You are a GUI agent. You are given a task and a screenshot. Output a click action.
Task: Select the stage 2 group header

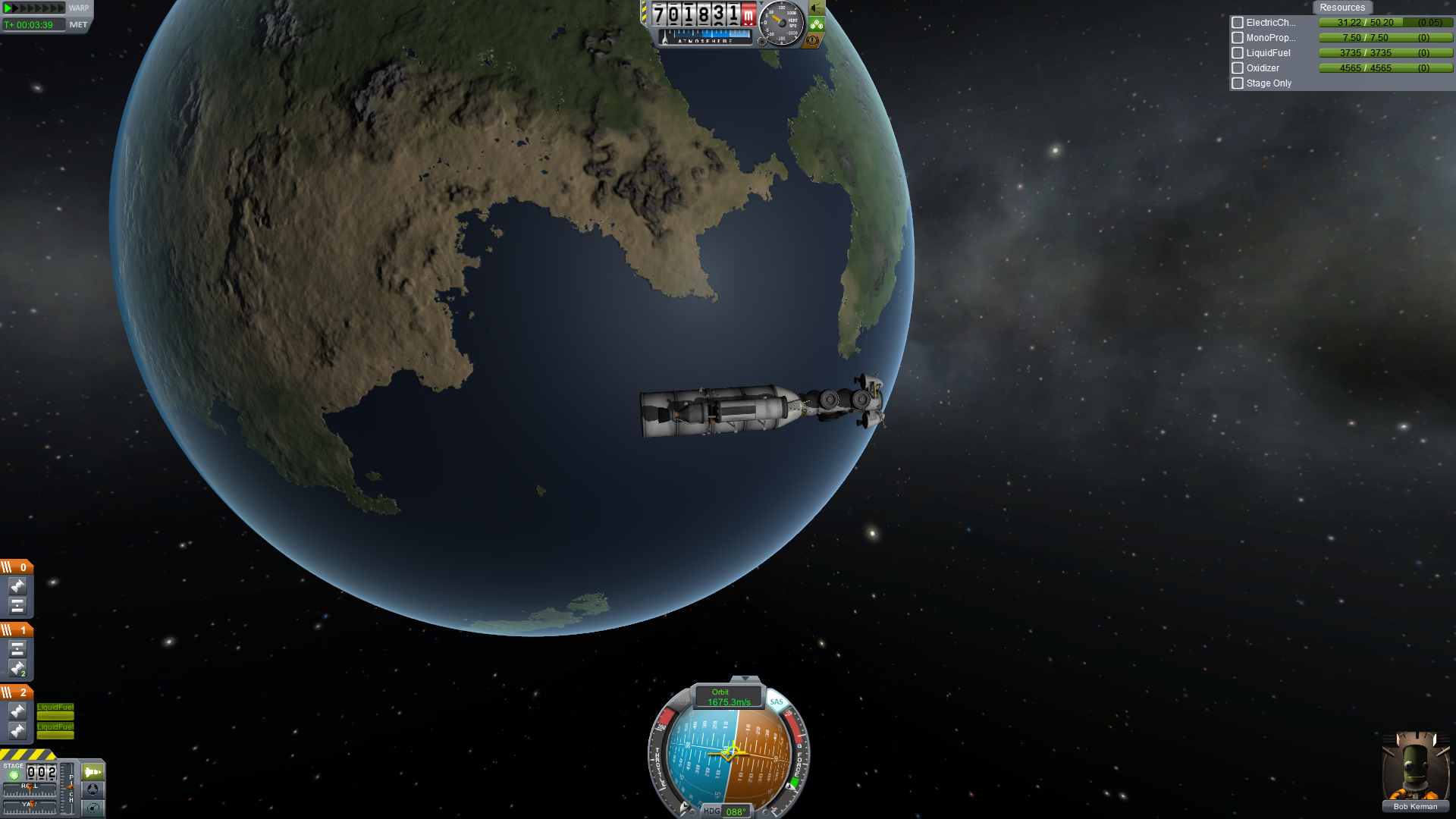click(16, 692)
